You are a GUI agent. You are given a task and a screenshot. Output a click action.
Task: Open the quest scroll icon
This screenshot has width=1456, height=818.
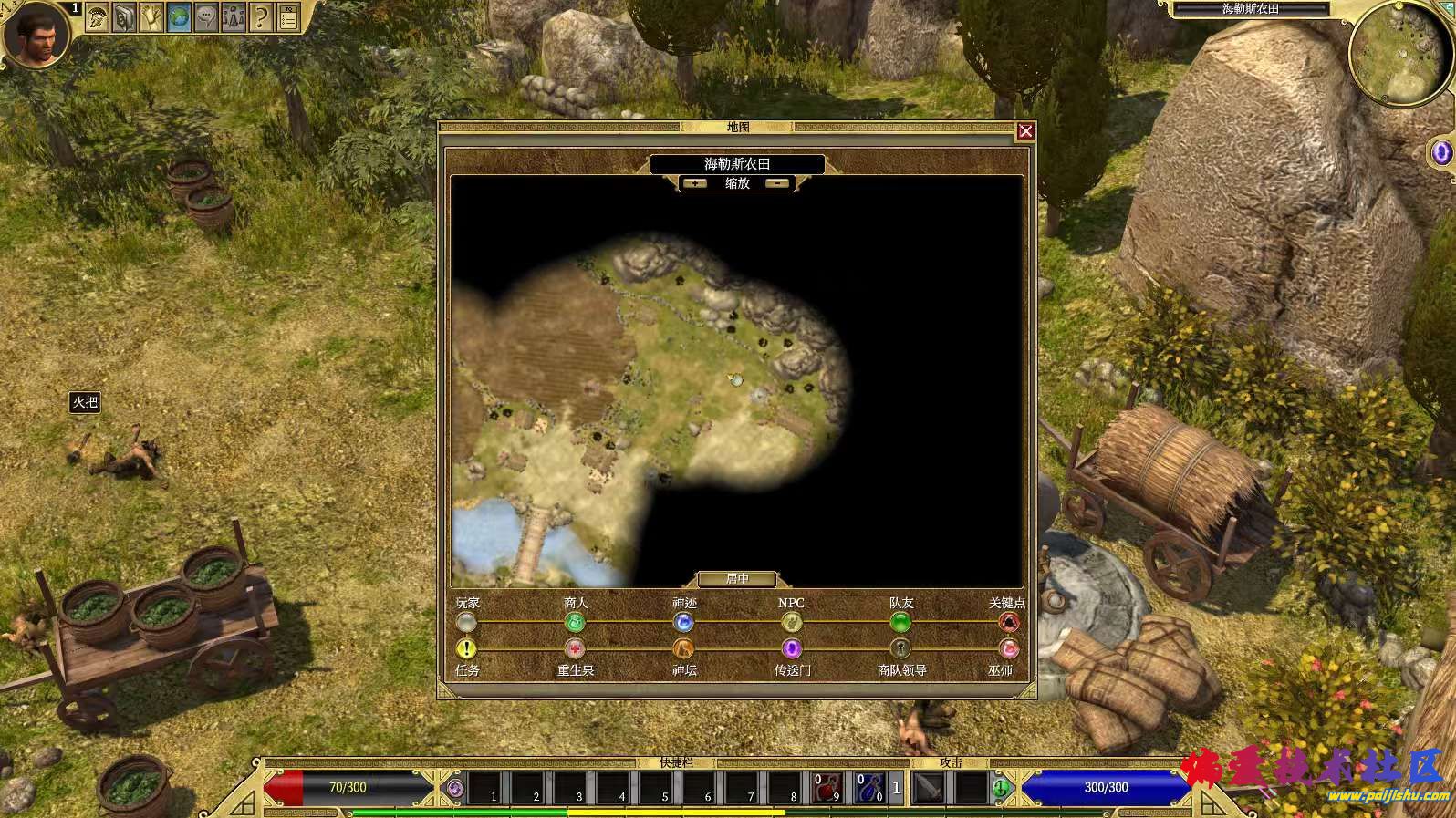(151, 16)
